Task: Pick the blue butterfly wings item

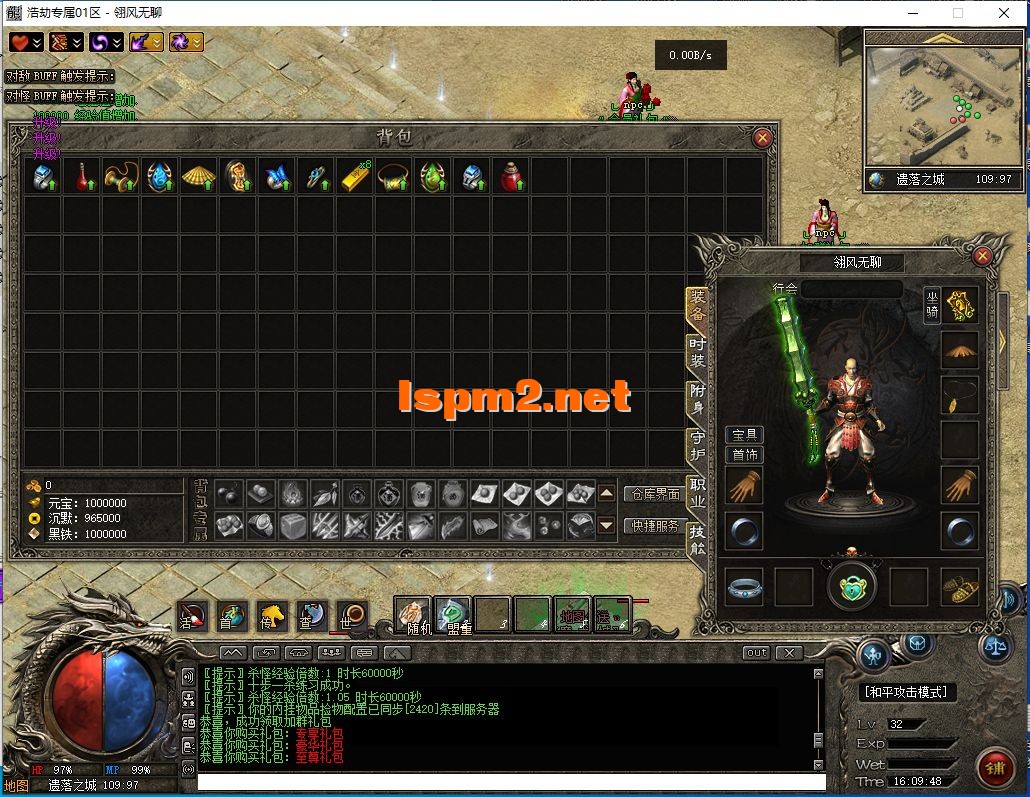Action: click(277, 177)
